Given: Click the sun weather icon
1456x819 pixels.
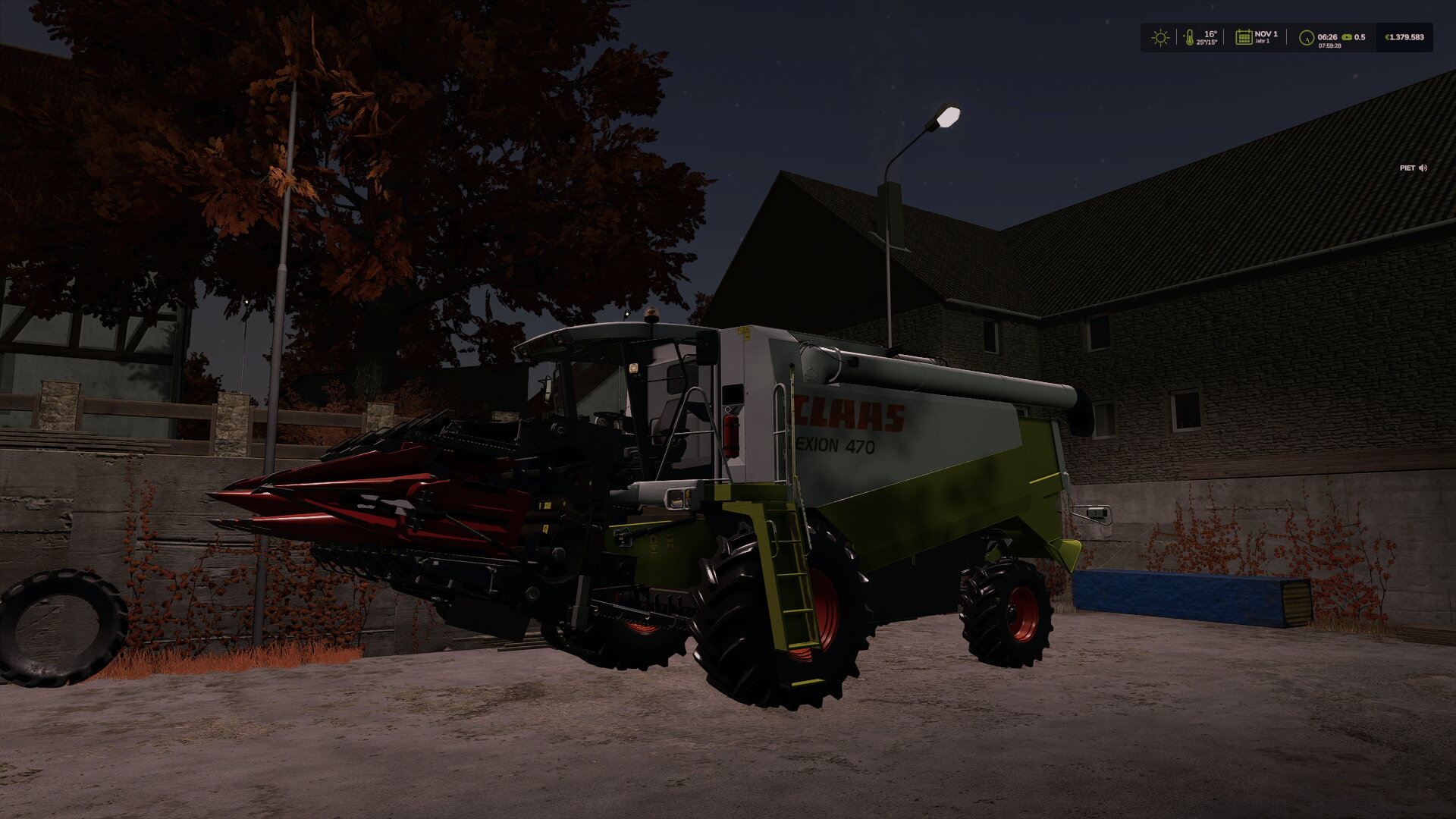Looking at the screenshot, I should 1160,37.
